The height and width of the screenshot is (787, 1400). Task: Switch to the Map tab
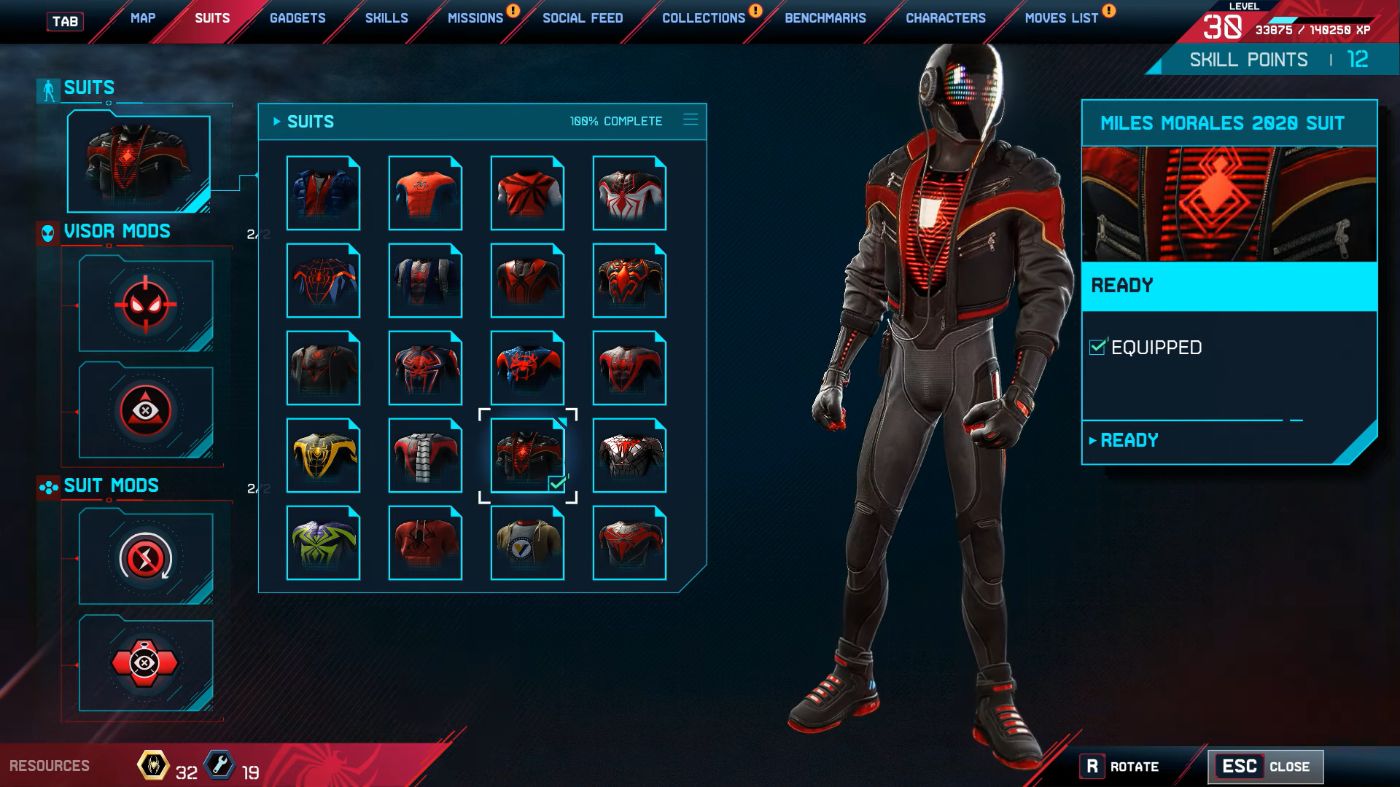coord(142,18)
